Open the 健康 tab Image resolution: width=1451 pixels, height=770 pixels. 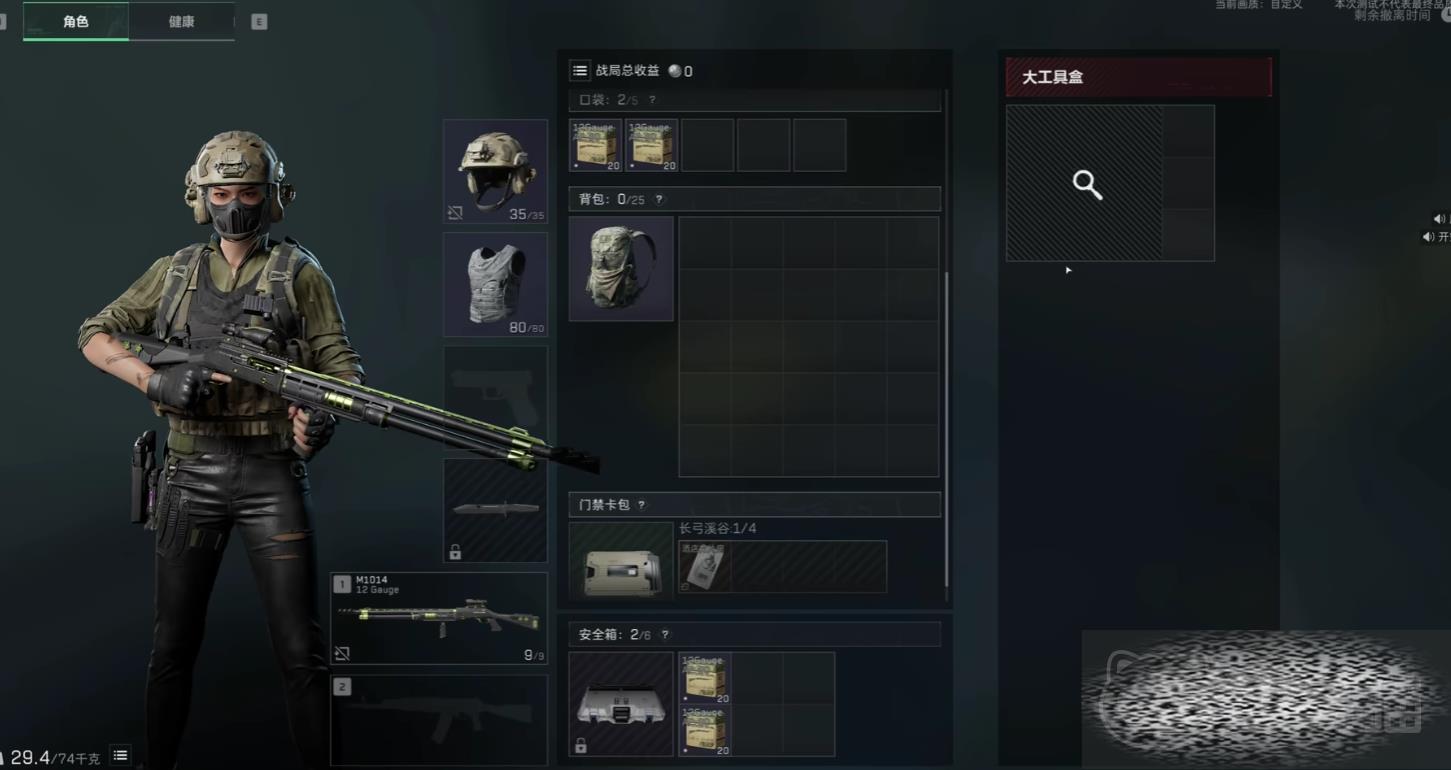pos(181,21)
